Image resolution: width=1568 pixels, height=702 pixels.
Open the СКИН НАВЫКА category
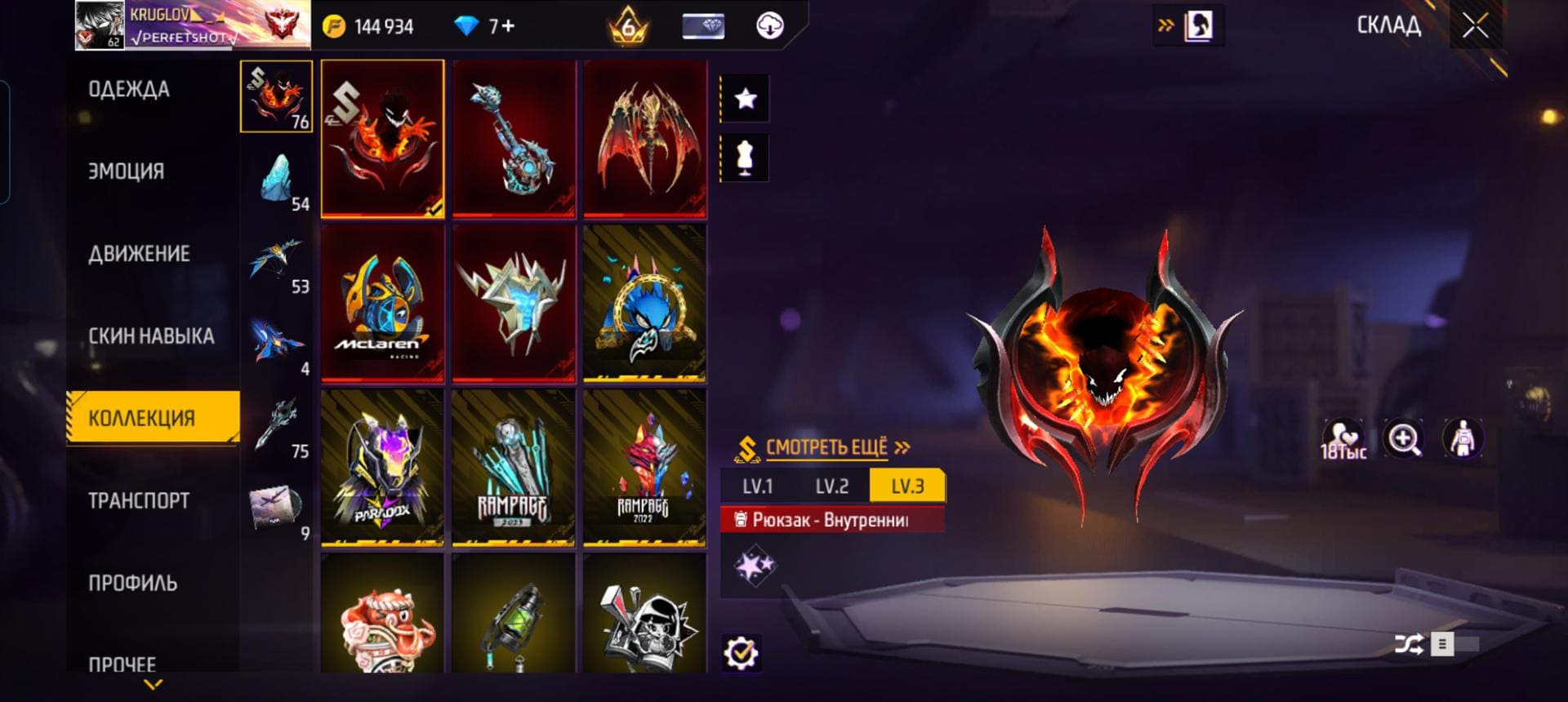[x=151, y=336]
